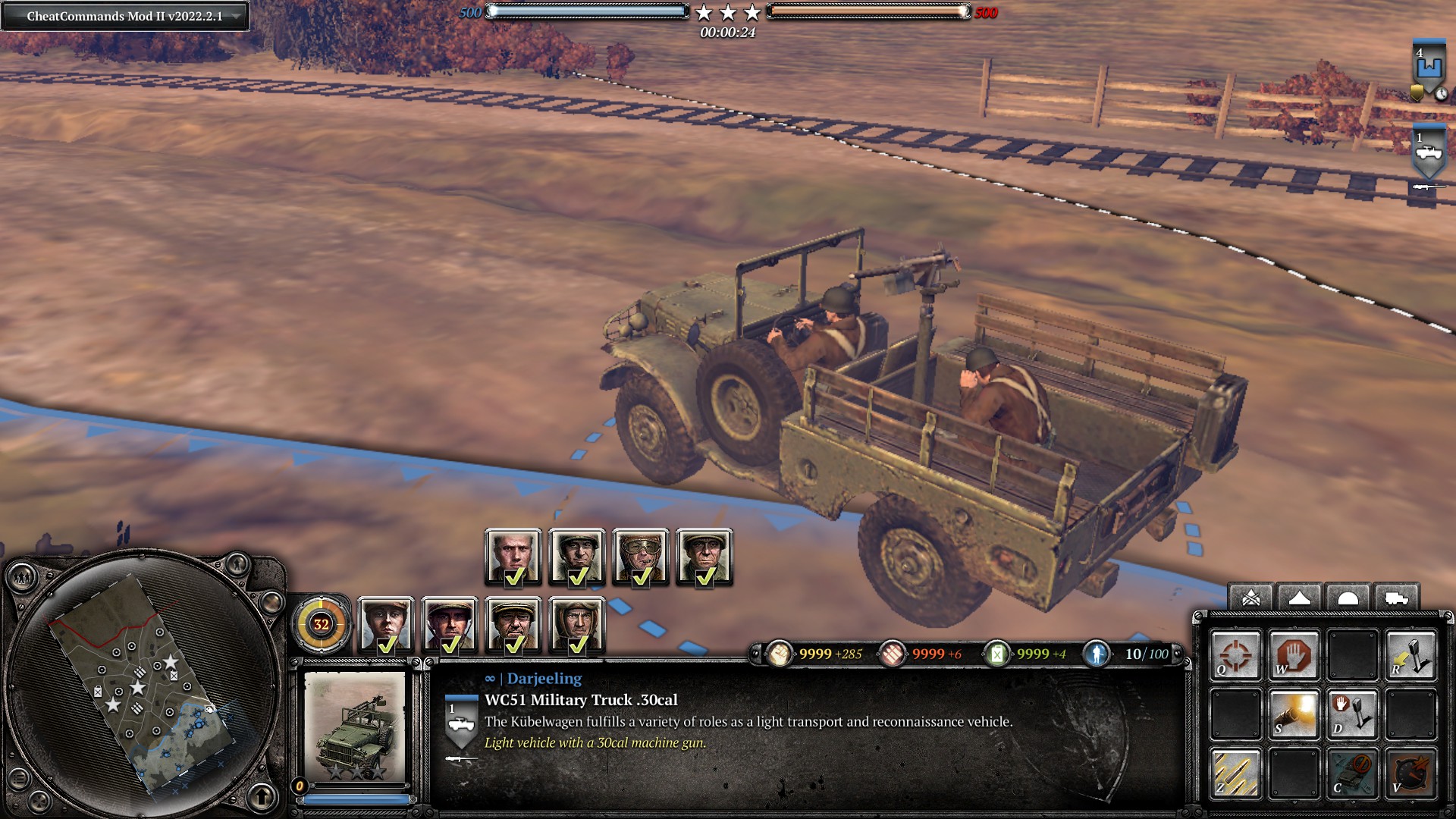The height and width of the screenshot is (819, 1456).
Task: Activate the Attack Move crosshair command
Action: click(x=1235, y=655)
